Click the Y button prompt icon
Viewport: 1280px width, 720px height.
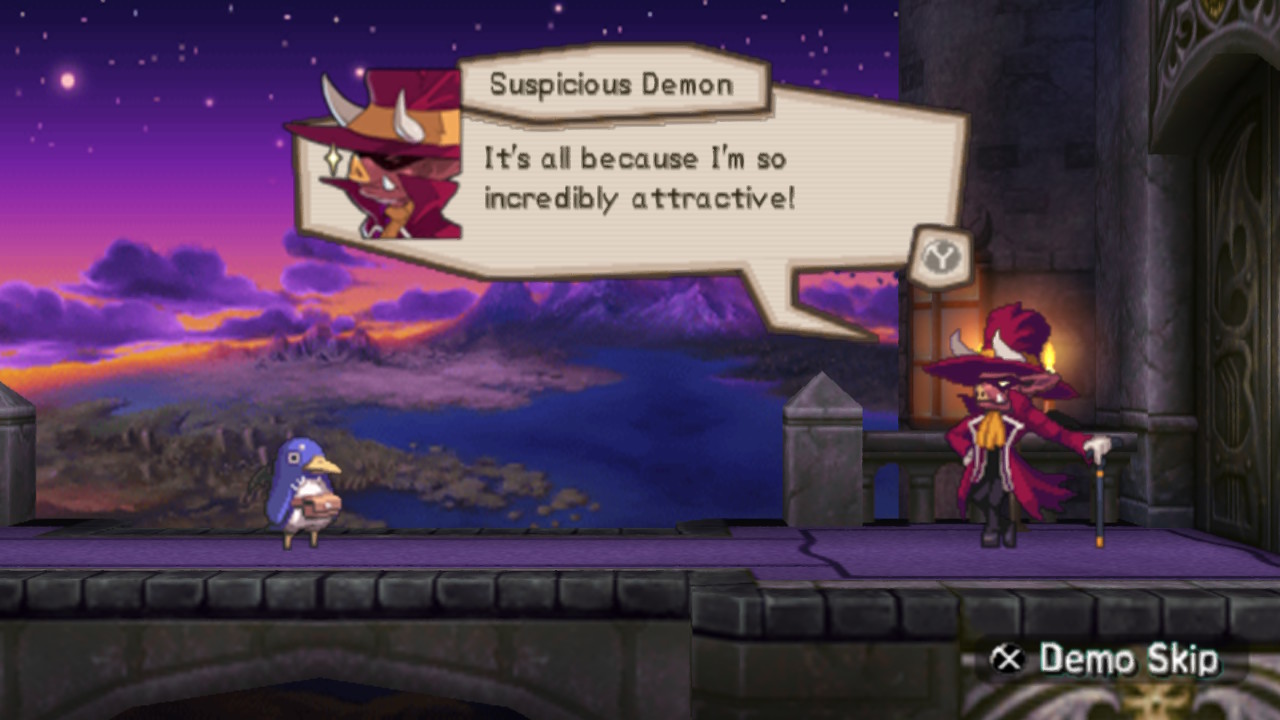pyautogui.click(x=941, y=257)
